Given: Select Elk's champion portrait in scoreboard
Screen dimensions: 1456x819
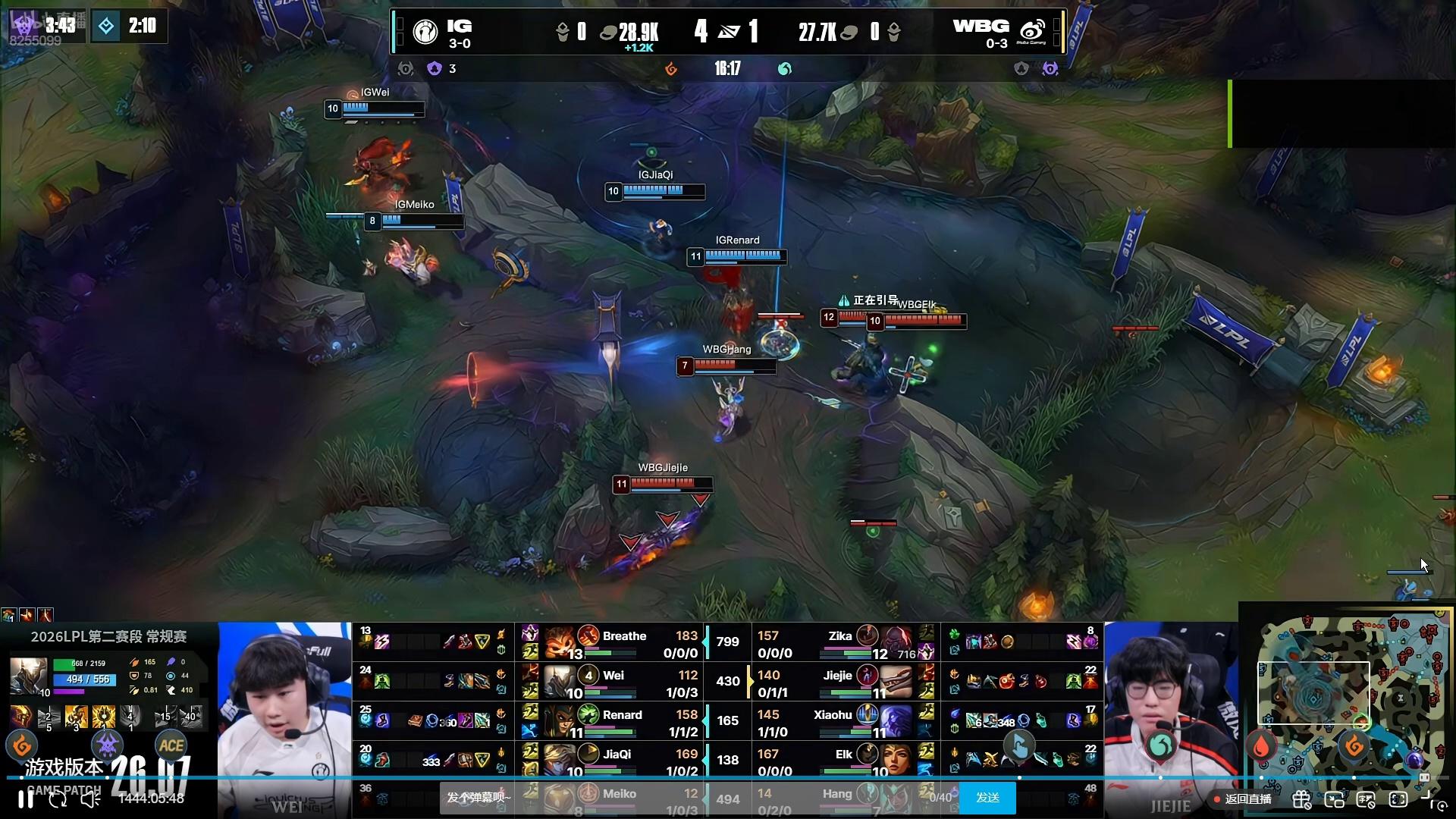Looking at the screenshot, I should coord(896,760).
